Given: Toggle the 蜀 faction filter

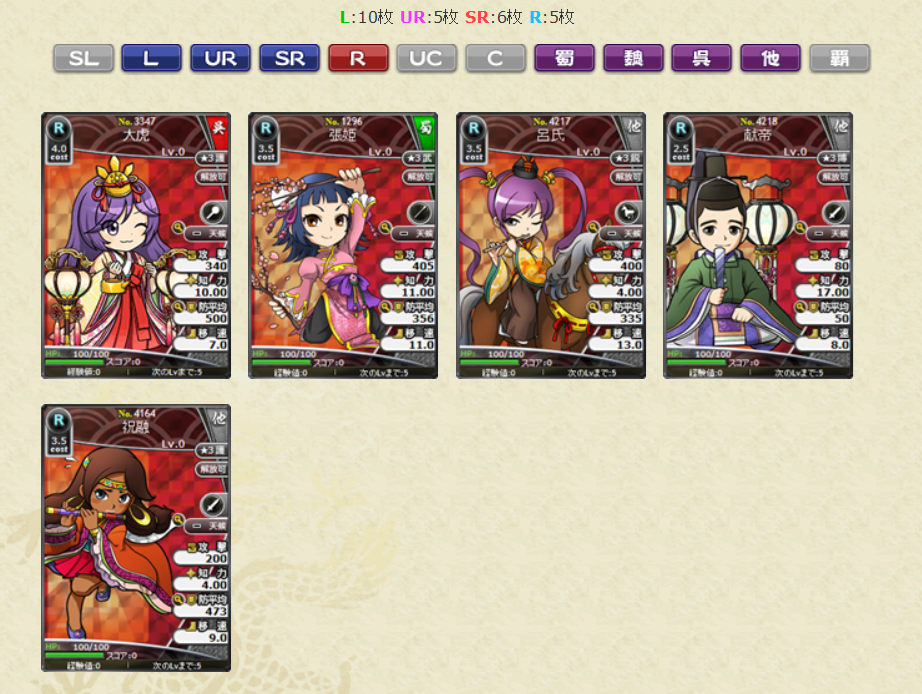Looking at the screenshot, I should (x=564, y=59).
